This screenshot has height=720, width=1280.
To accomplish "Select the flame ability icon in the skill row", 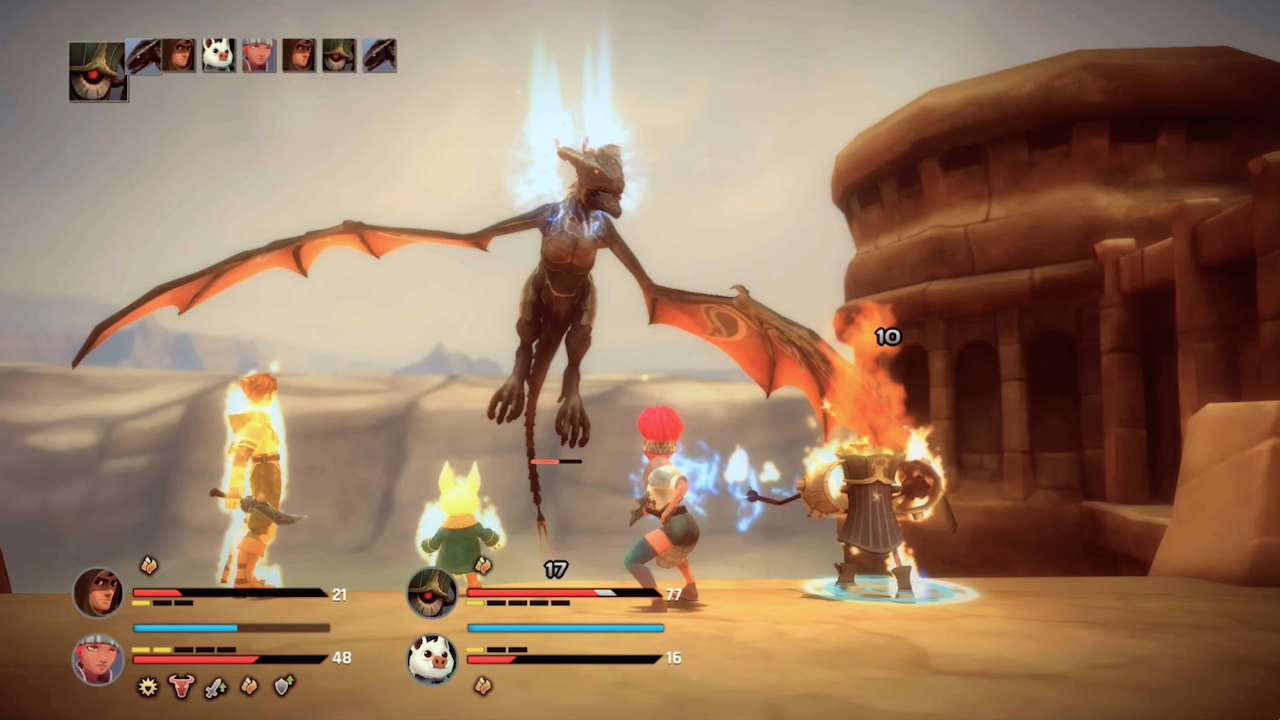I will pos(249,687).
